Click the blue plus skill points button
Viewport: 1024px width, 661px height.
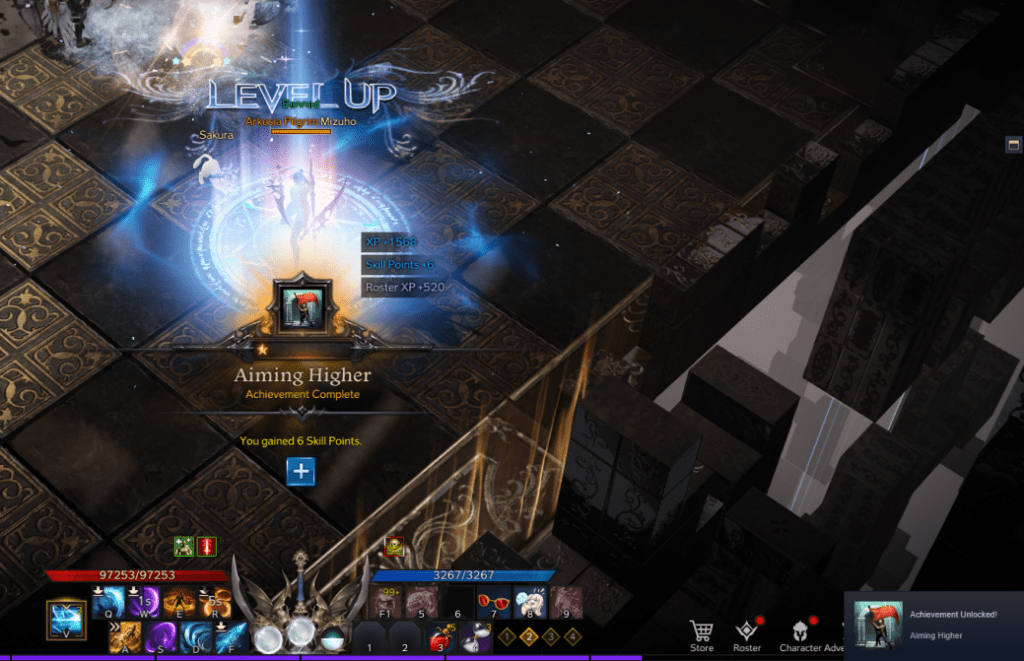click(x=301, y=472)
